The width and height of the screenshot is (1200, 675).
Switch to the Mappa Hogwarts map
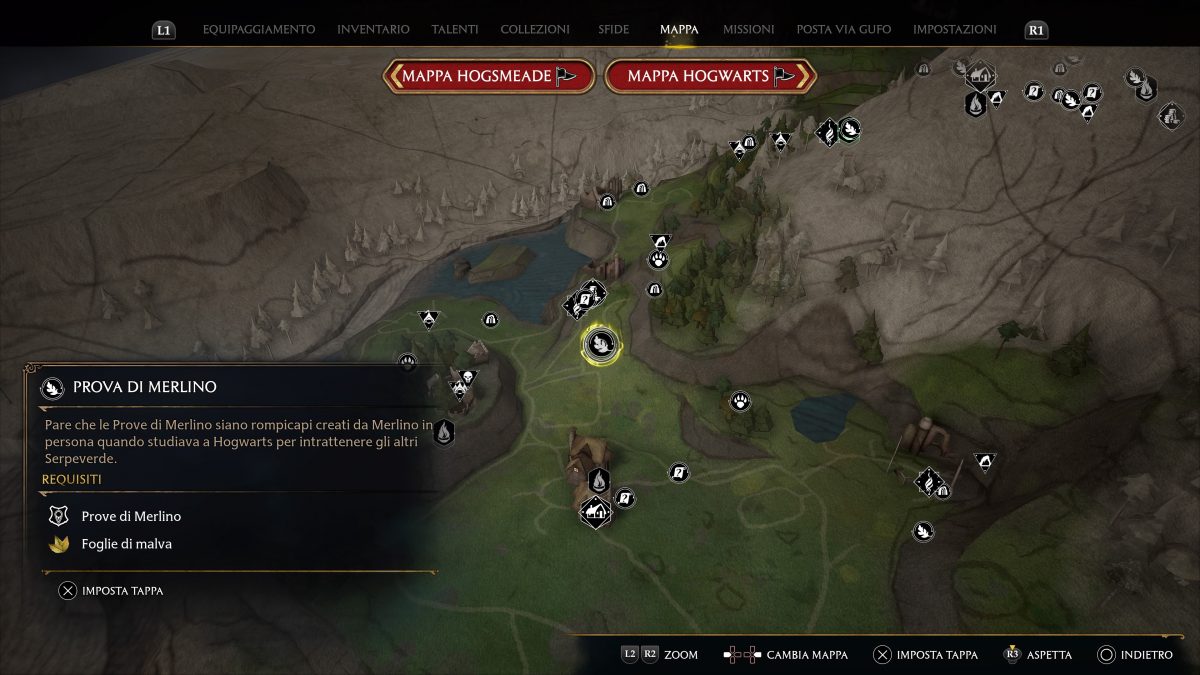pyautogui.click(x=710, y=76)
